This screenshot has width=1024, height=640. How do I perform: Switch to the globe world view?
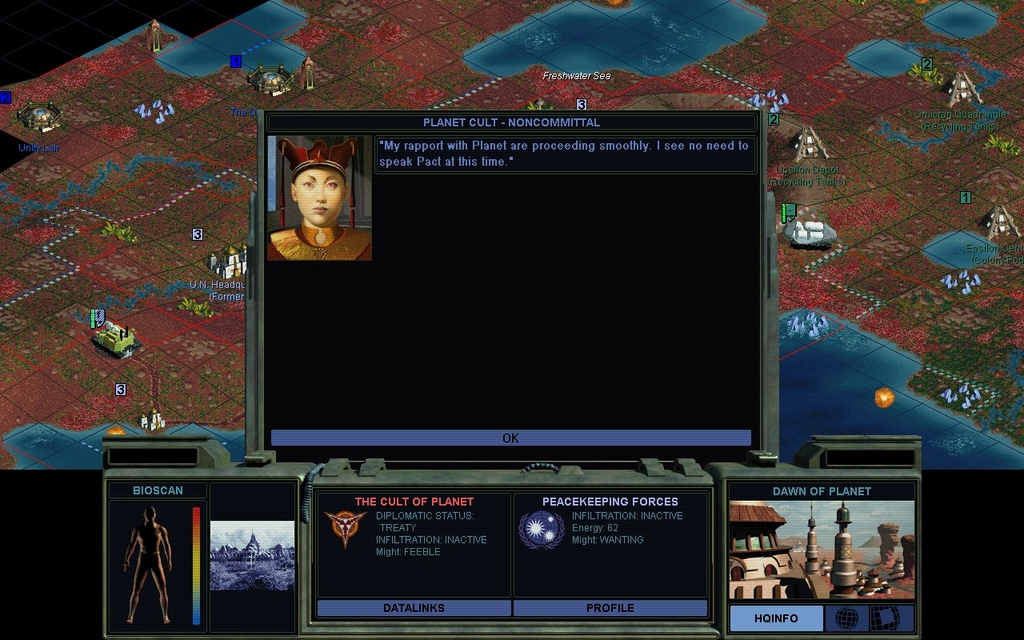[846, 618]
